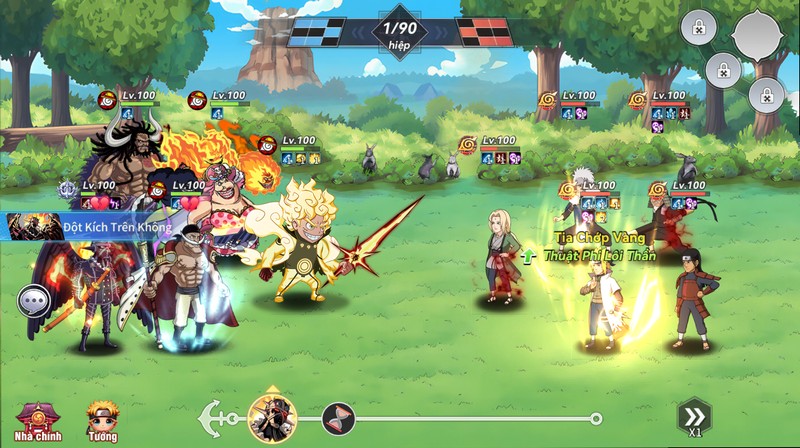This screenshot has height=448, width=800.
Task: Toggle the X1 battle speed button
Action: pos(693,417)
